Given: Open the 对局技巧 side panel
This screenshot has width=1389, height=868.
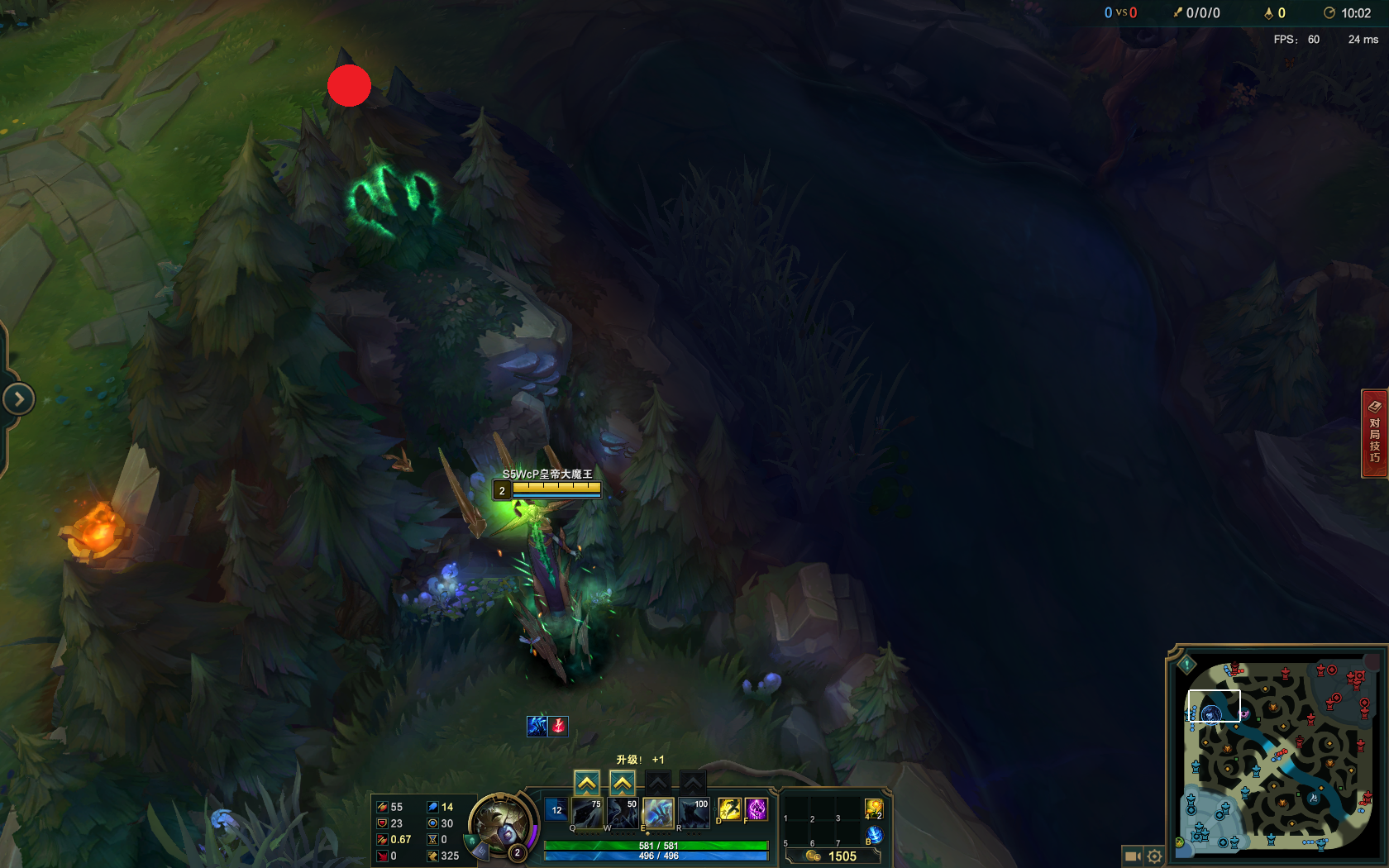Looking at the screenshot, I should click(1374, 436).
